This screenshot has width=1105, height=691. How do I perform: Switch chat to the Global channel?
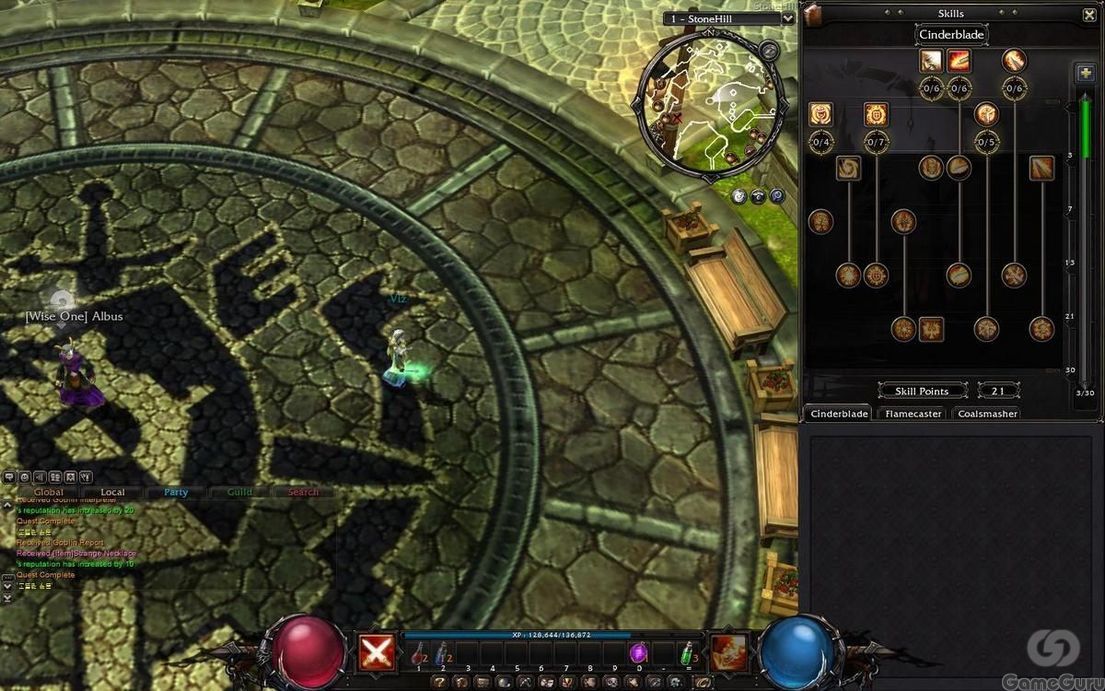pos(48,492)
